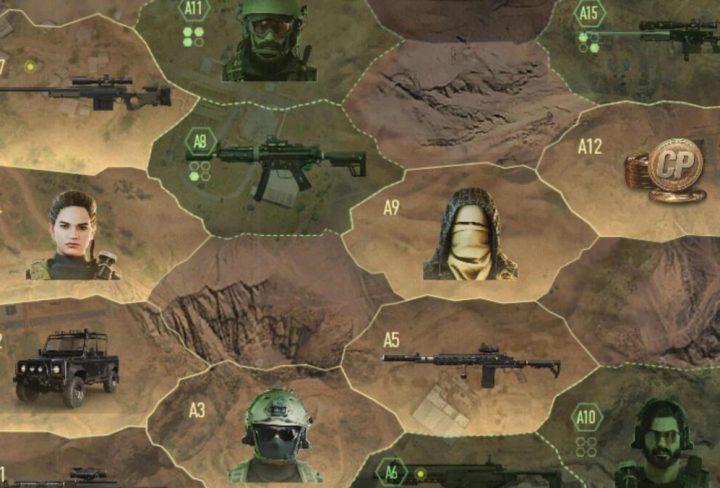Choose the A8 submachine gun sector
This screenshot has height=488, width=720.
tap(285, 165)
